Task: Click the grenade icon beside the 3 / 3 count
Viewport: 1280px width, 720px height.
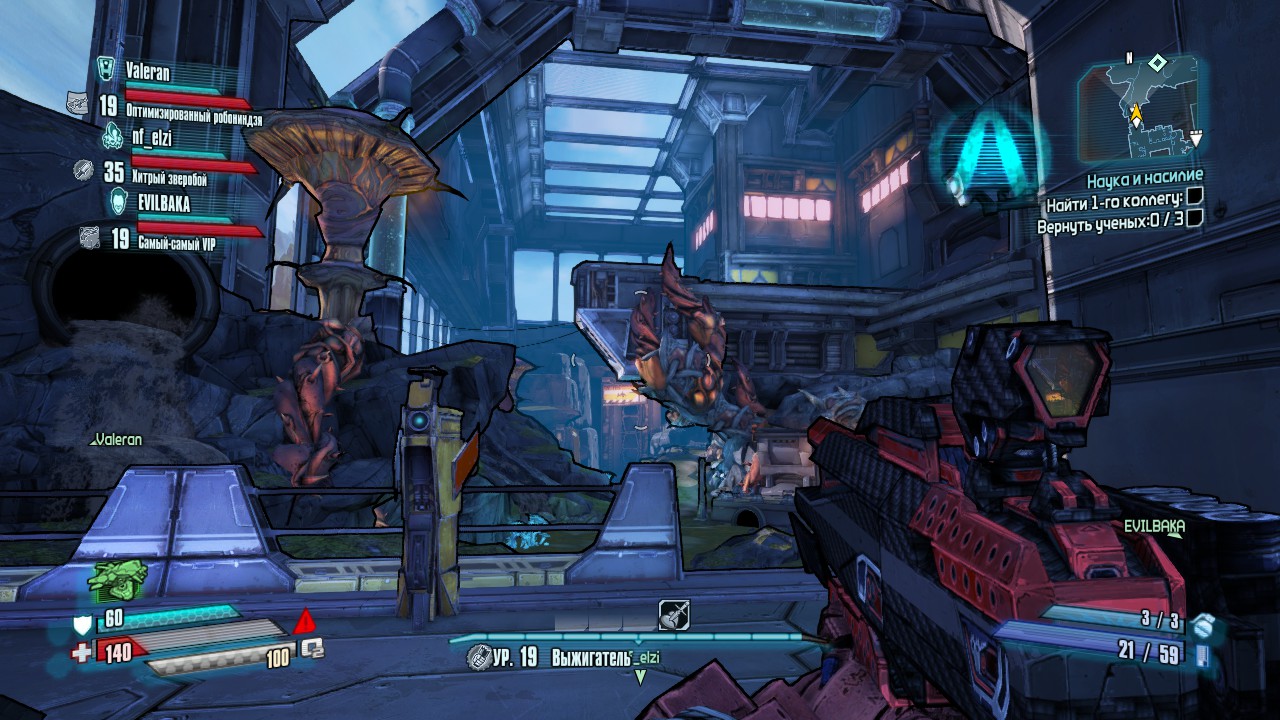Action: click(x=1202, y=626)
